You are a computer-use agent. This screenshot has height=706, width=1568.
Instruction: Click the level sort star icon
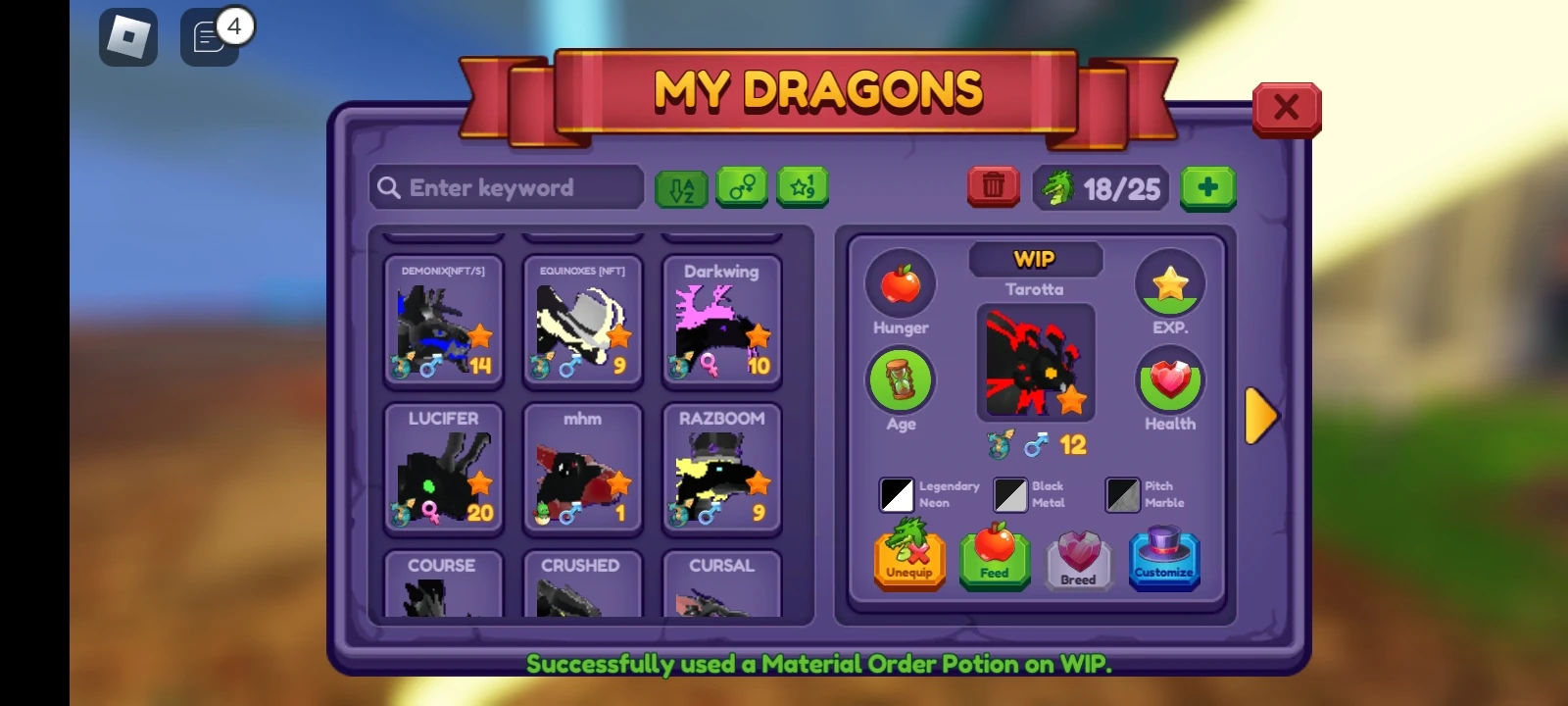tap(803, 187)
